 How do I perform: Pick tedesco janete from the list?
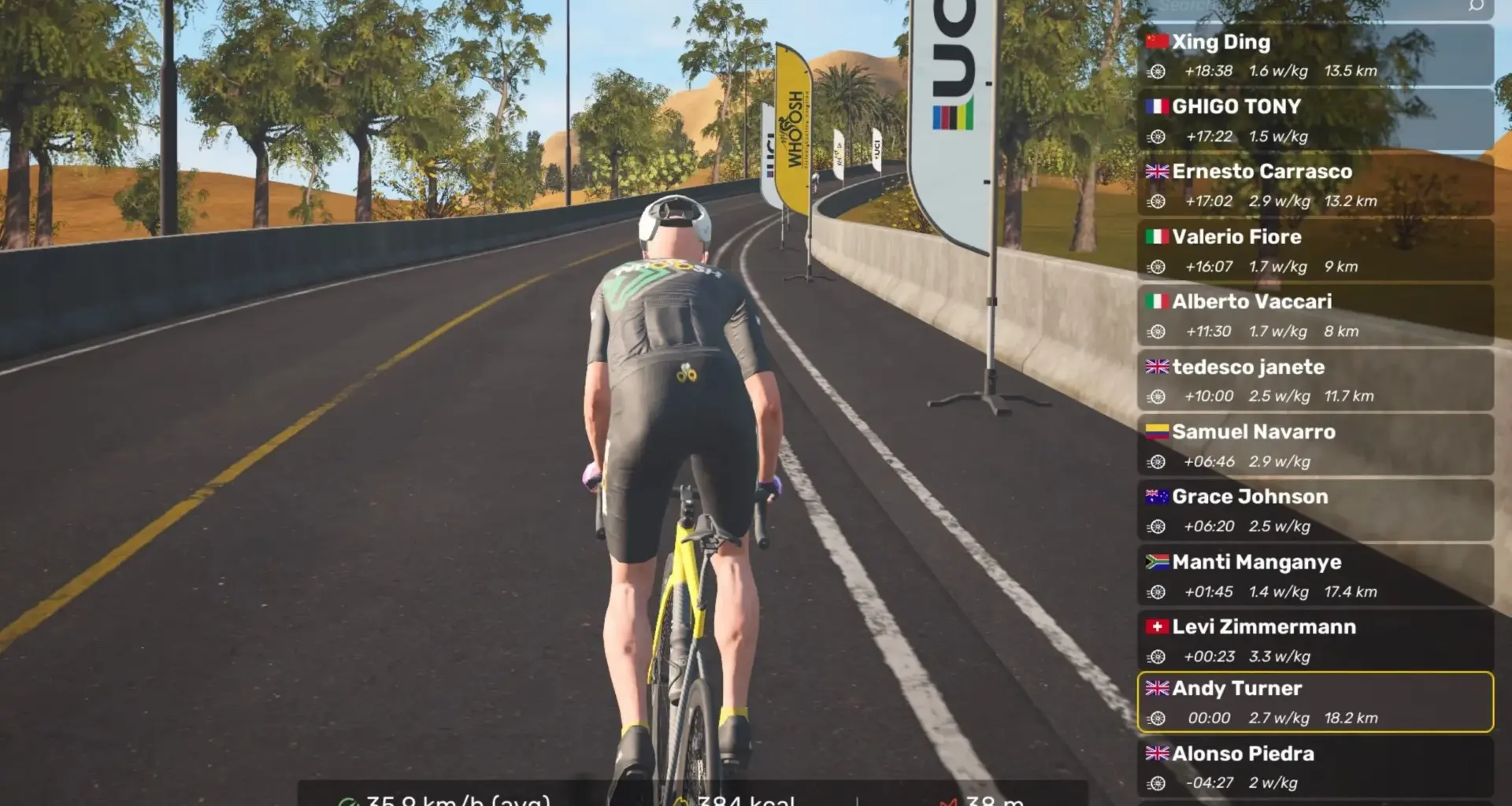1315,381
